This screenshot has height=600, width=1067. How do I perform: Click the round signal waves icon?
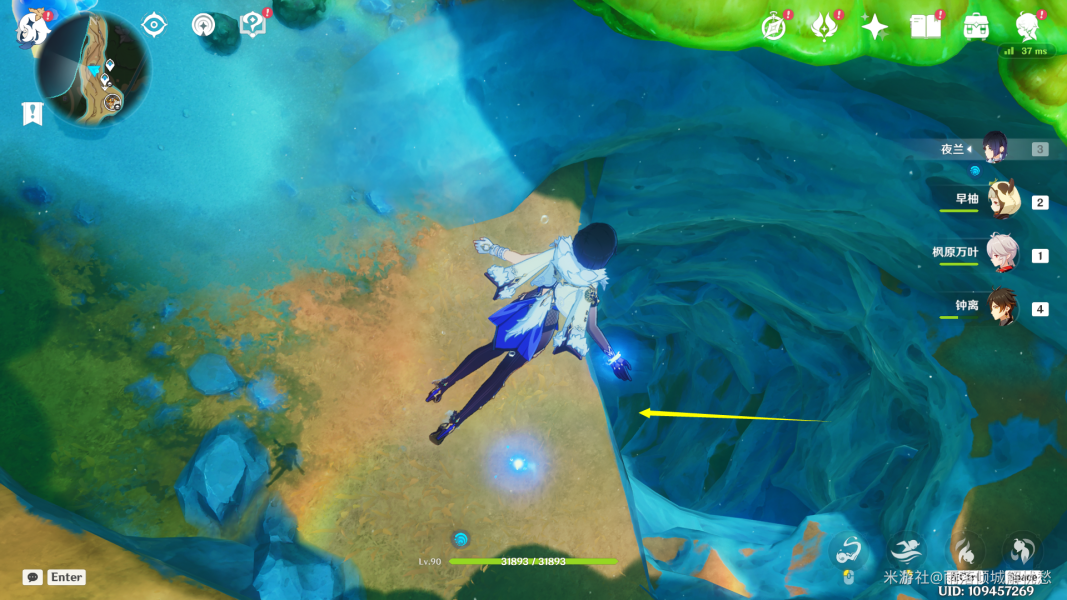[x=204, y=25]
